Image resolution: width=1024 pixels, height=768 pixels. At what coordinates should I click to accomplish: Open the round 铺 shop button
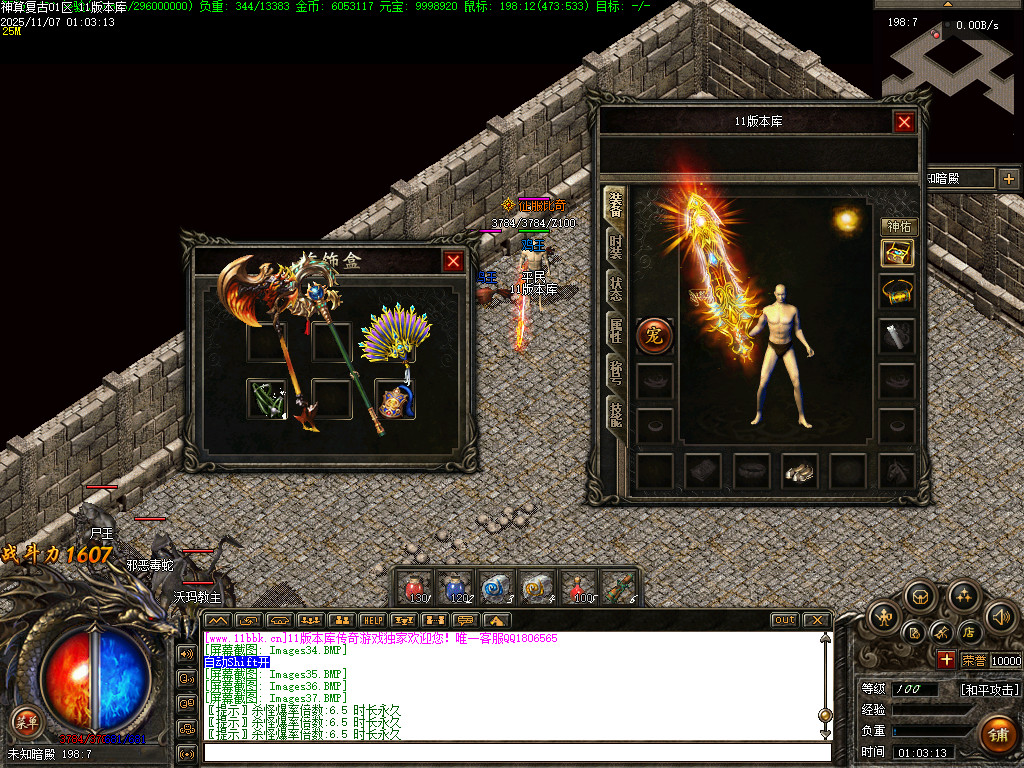(x=996, y=733)
